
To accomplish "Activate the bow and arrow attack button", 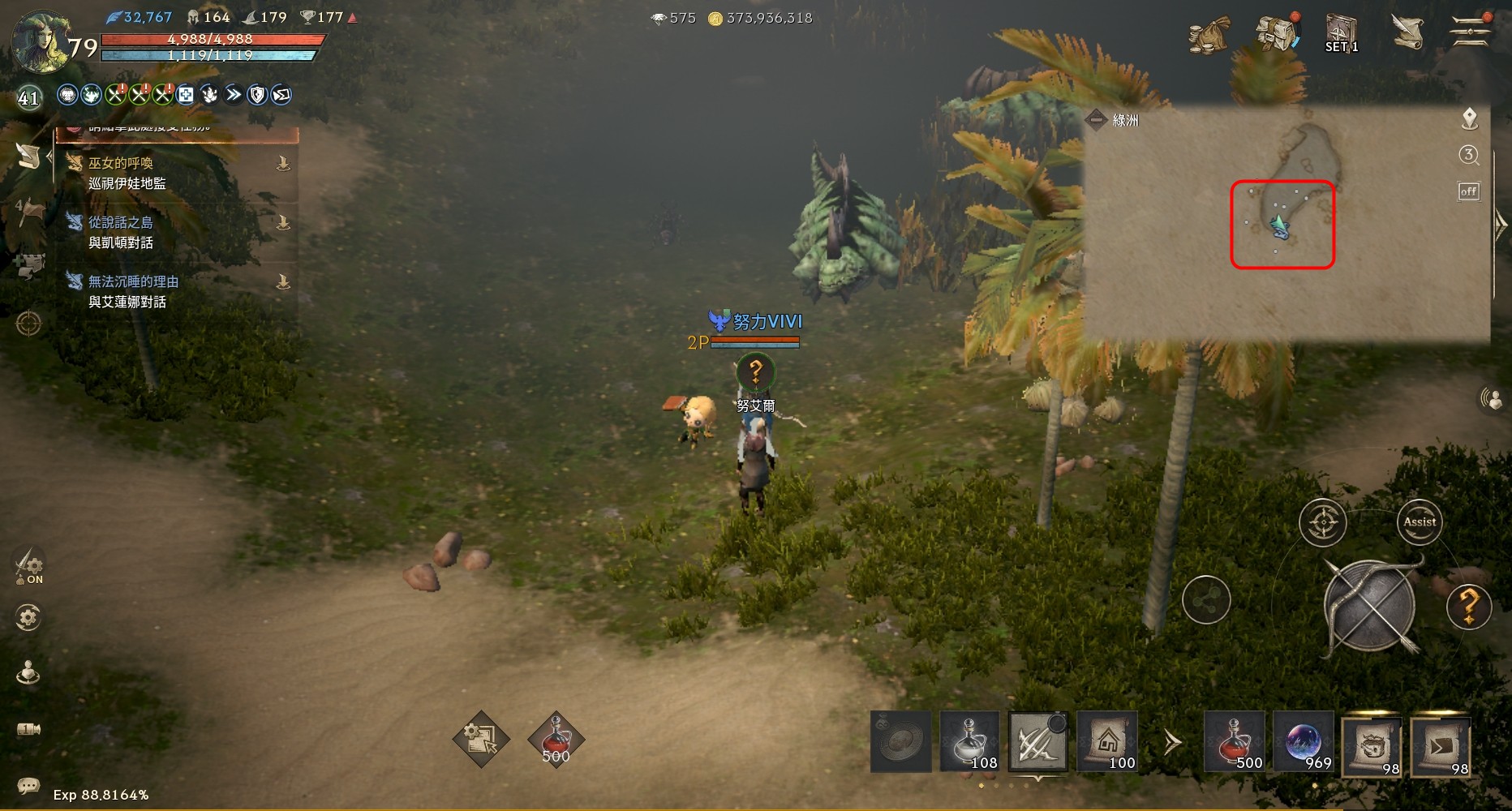I will tap(1370, 606).
